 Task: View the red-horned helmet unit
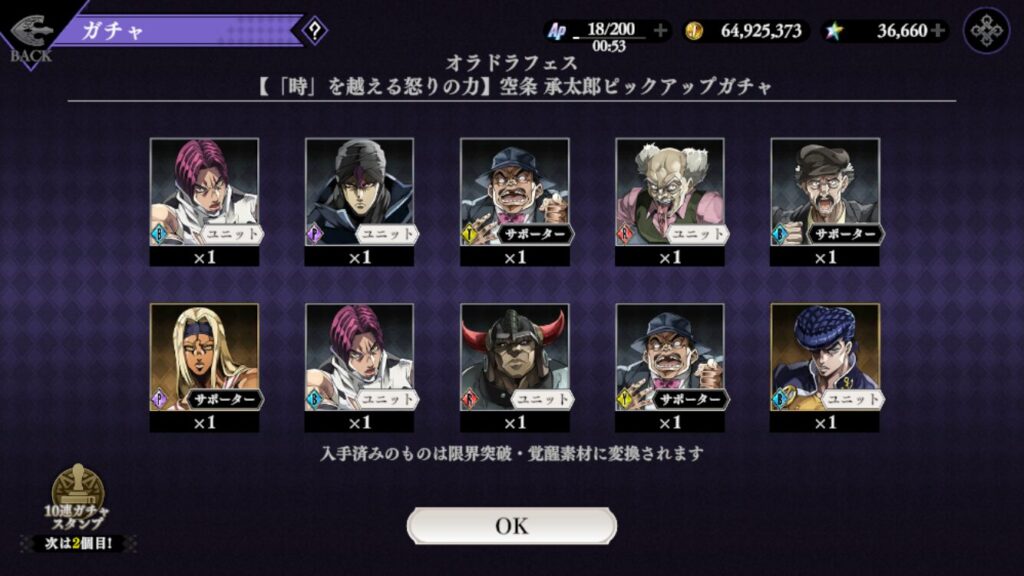click(514, 358)
